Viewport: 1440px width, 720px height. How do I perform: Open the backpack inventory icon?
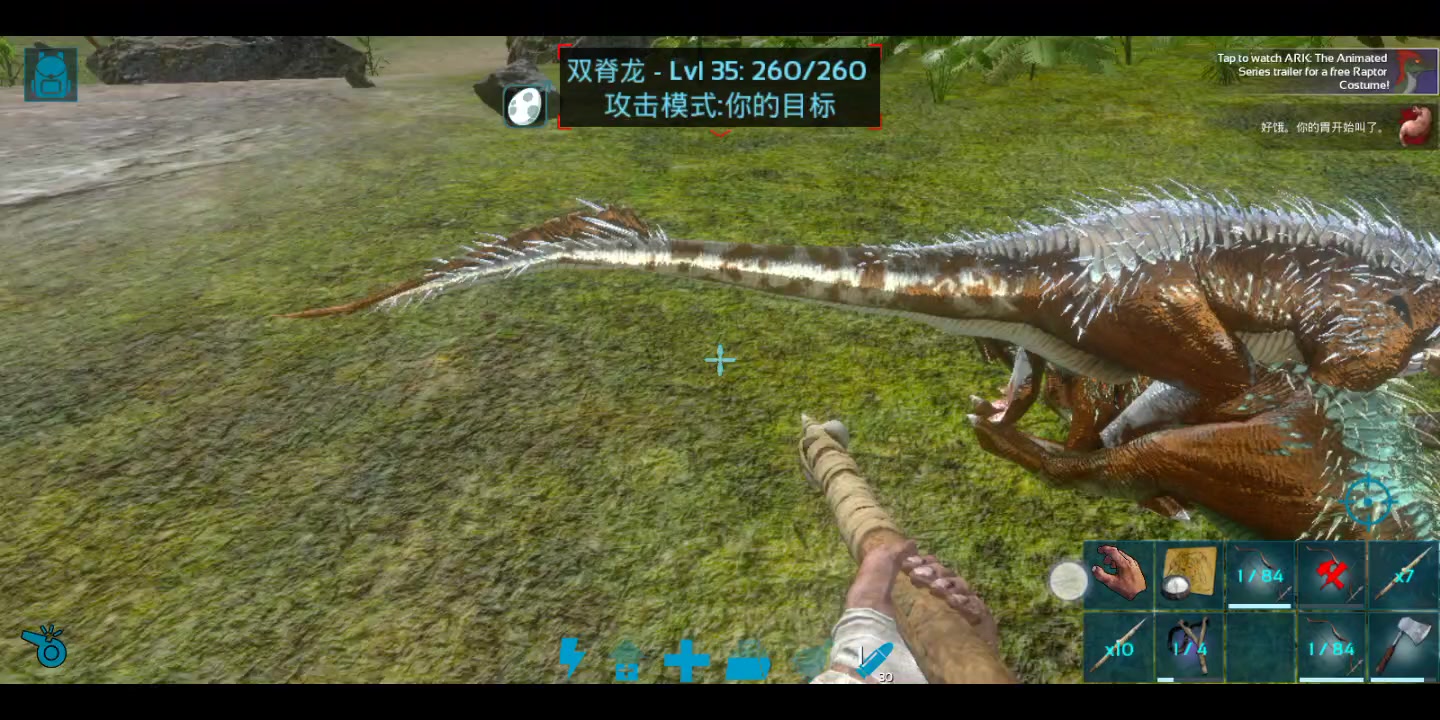[x=50, y=74]
